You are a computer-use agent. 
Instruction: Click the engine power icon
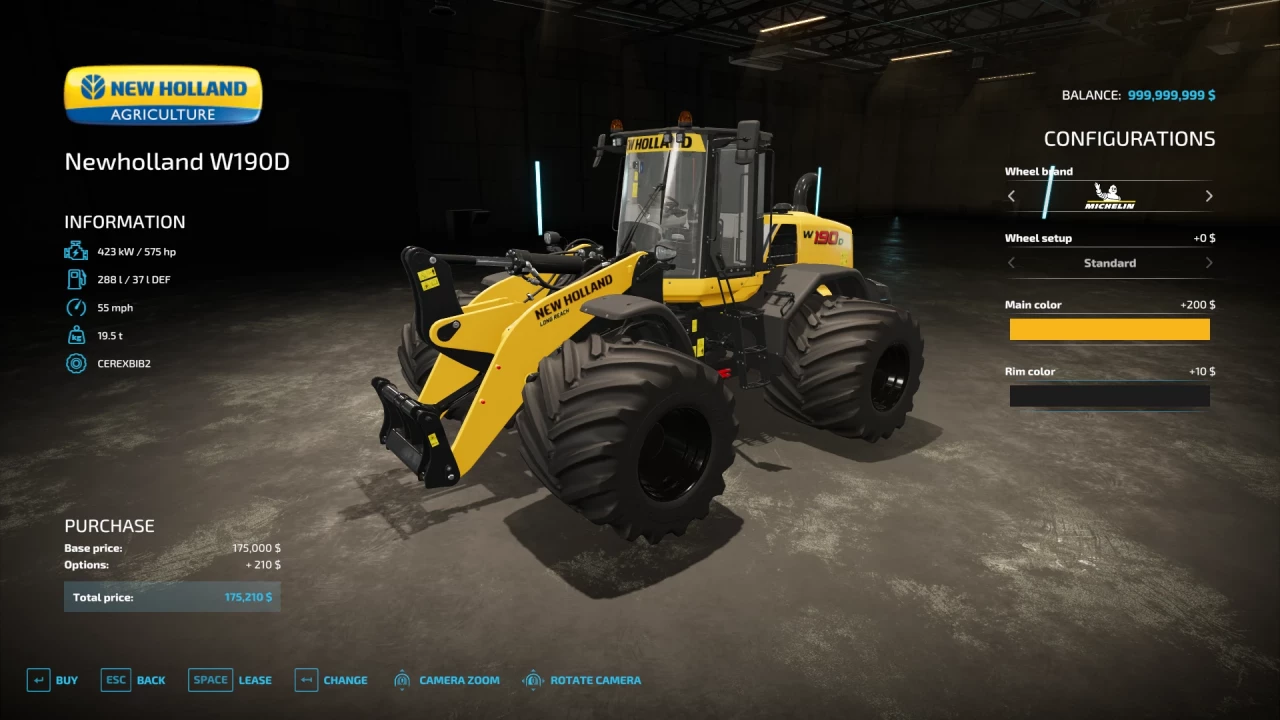tap(76, 251)
